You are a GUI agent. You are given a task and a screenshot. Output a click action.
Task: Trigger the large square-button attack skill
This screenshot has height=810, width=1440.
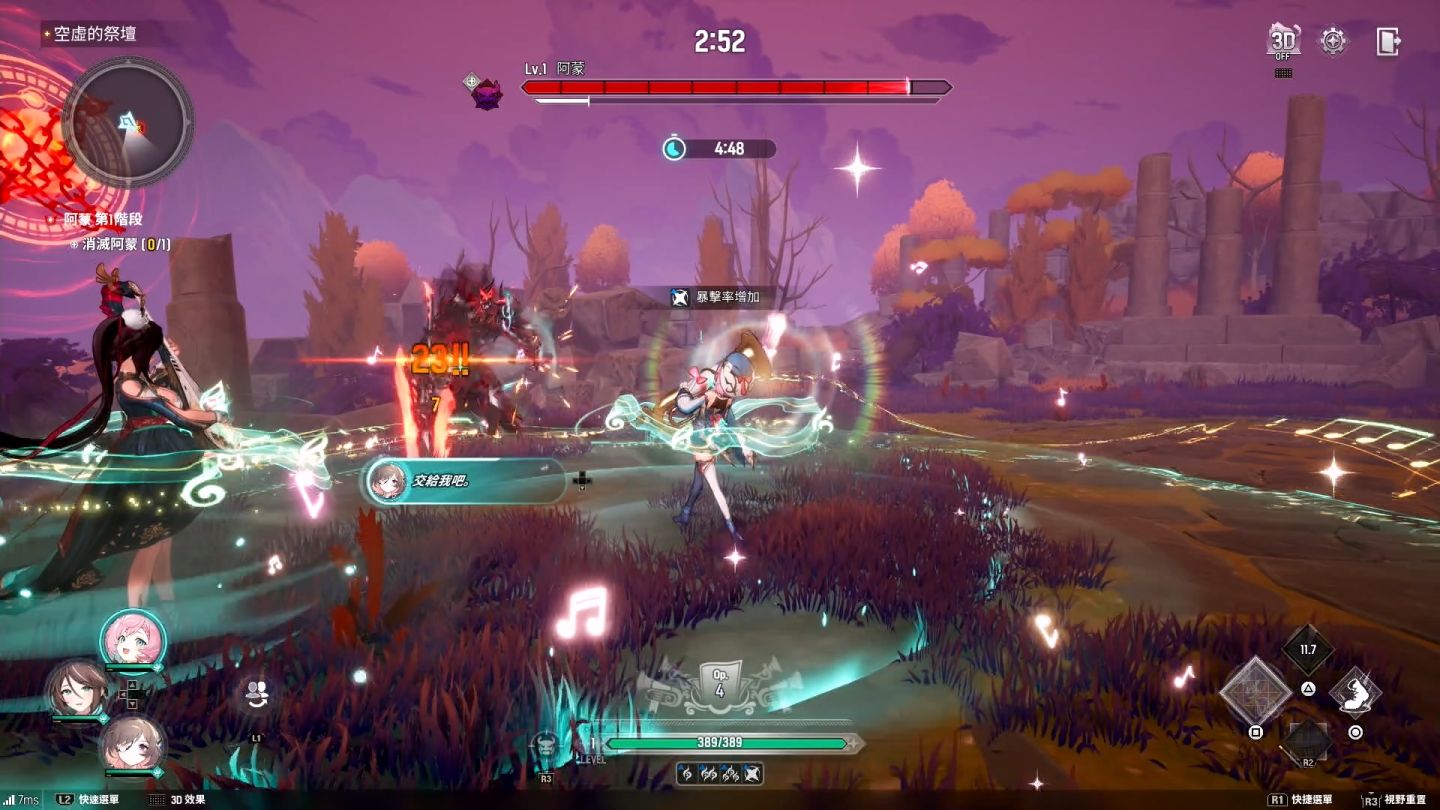pyautogui.click(x=1257, y=692)
